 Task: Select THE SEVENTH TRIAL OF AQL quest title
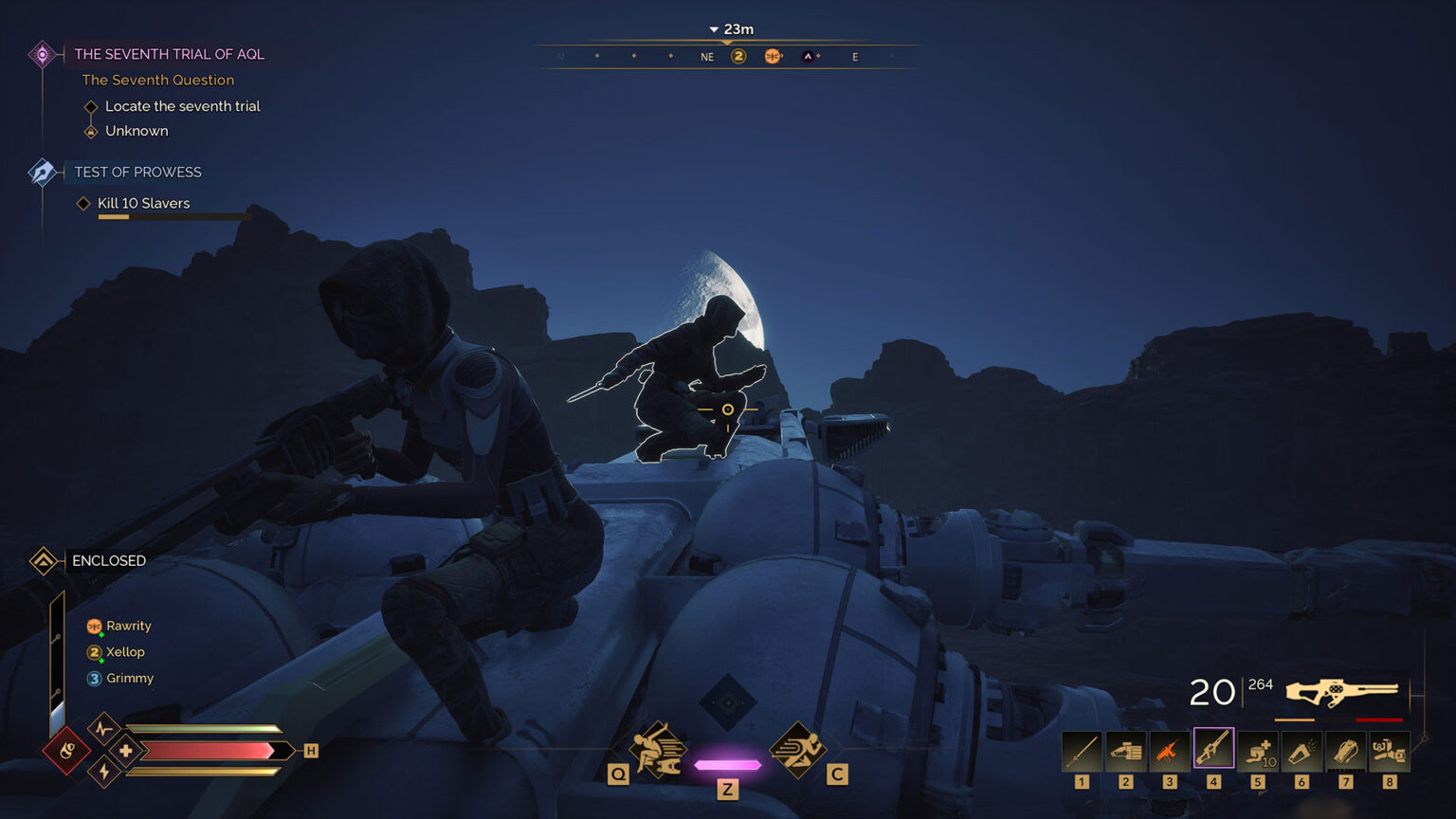coord(168,54)
